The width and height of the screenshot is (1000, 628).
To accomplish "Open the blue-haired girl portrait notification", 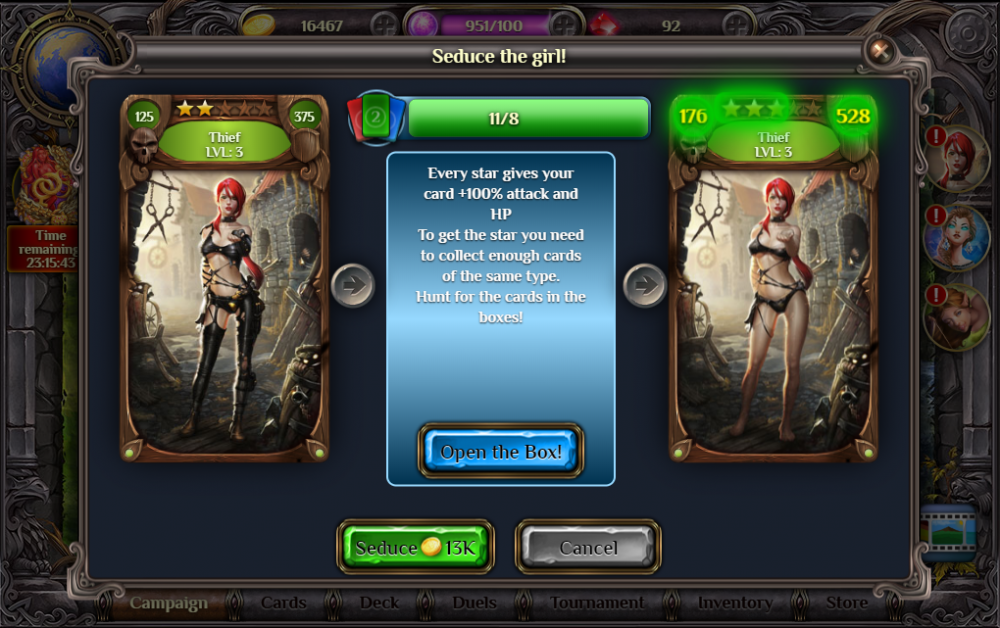I will [957, 237].
